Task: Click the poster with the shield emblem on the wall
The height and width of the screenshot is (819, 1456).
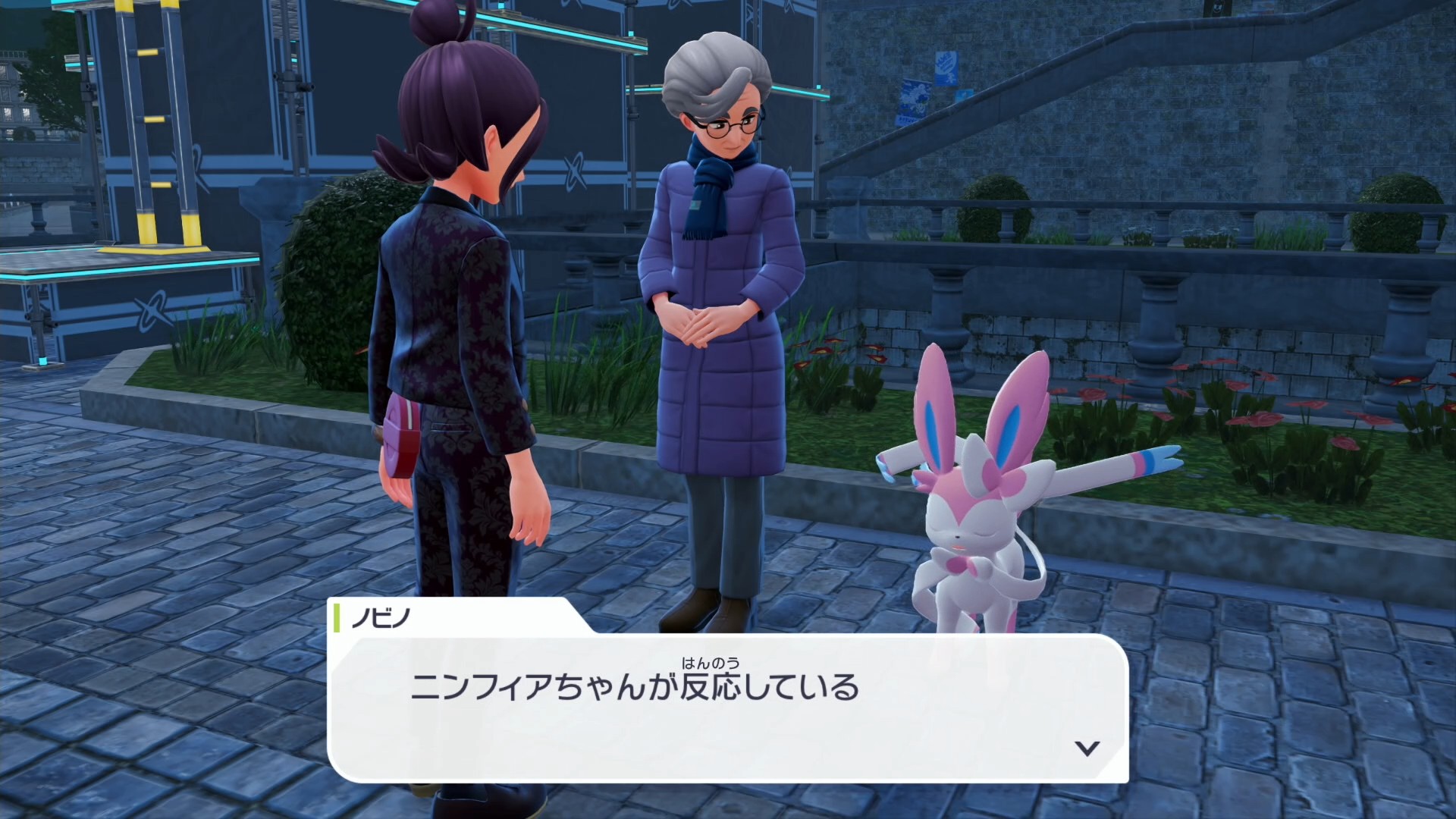Action: [x=946, y=70]
